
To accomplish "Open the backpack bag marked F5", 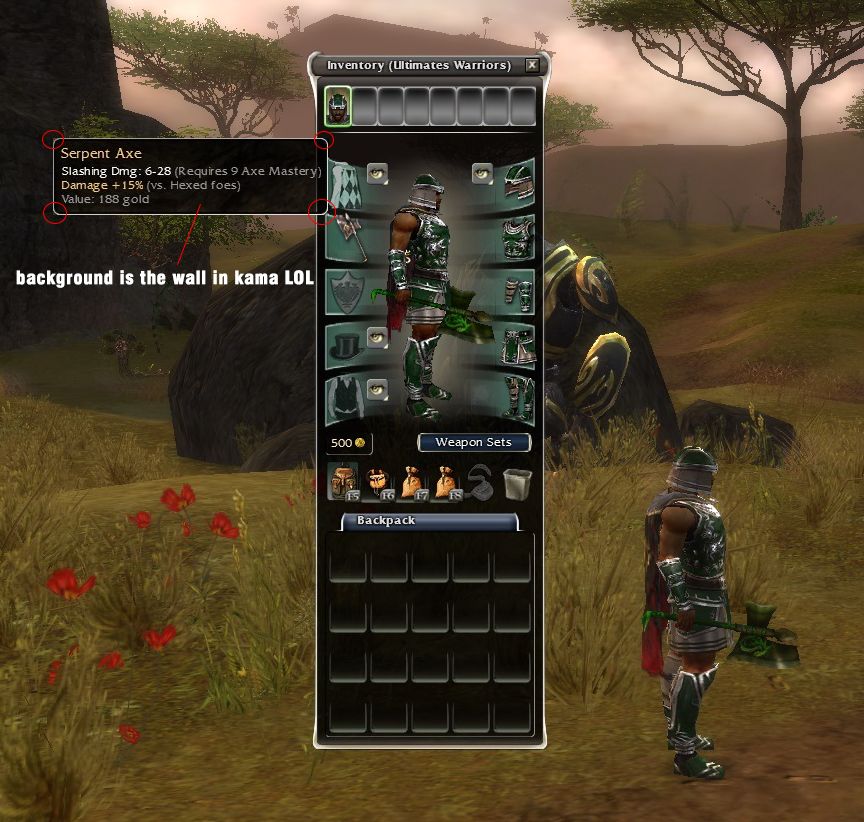I will pos(343,482).
